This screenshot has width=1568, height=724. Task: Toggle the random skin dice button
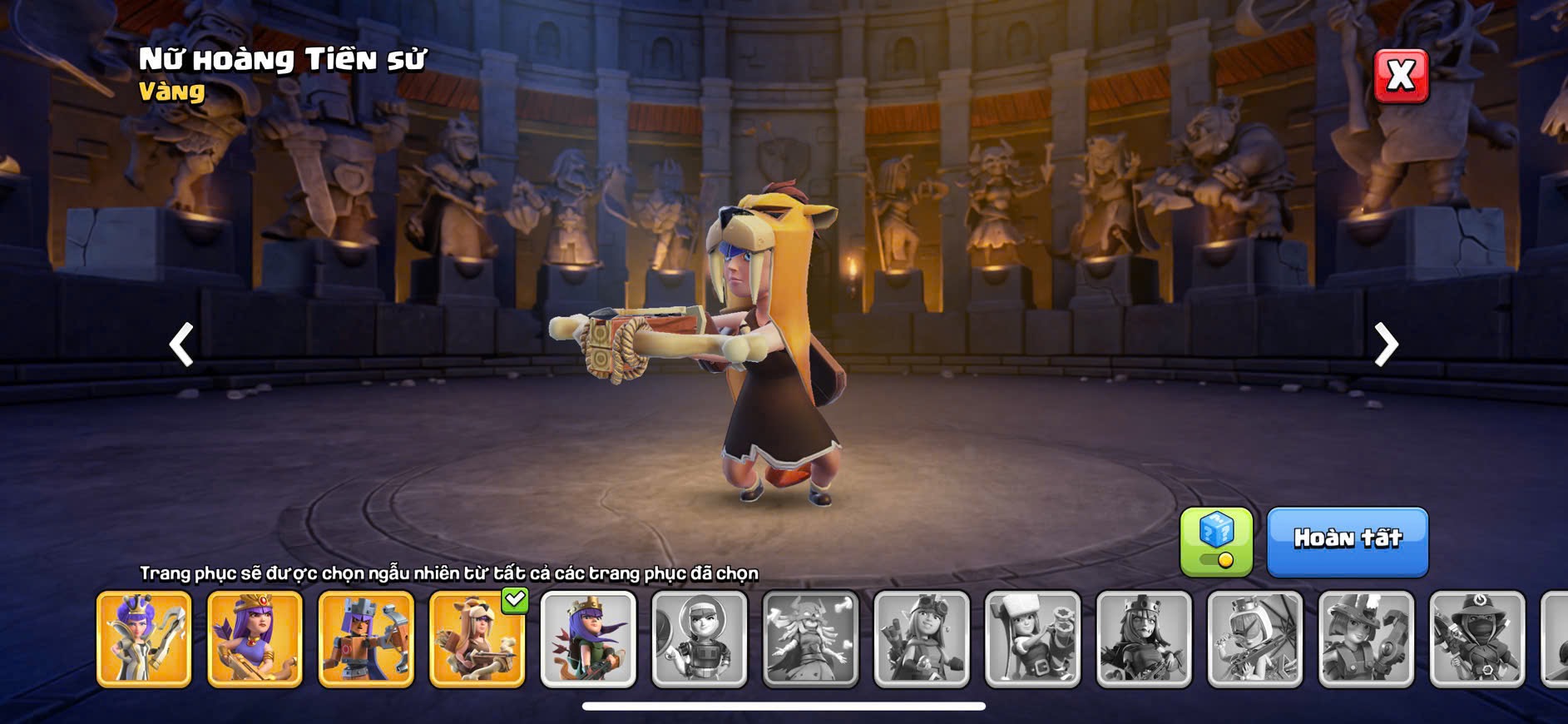click(1216, 542)
